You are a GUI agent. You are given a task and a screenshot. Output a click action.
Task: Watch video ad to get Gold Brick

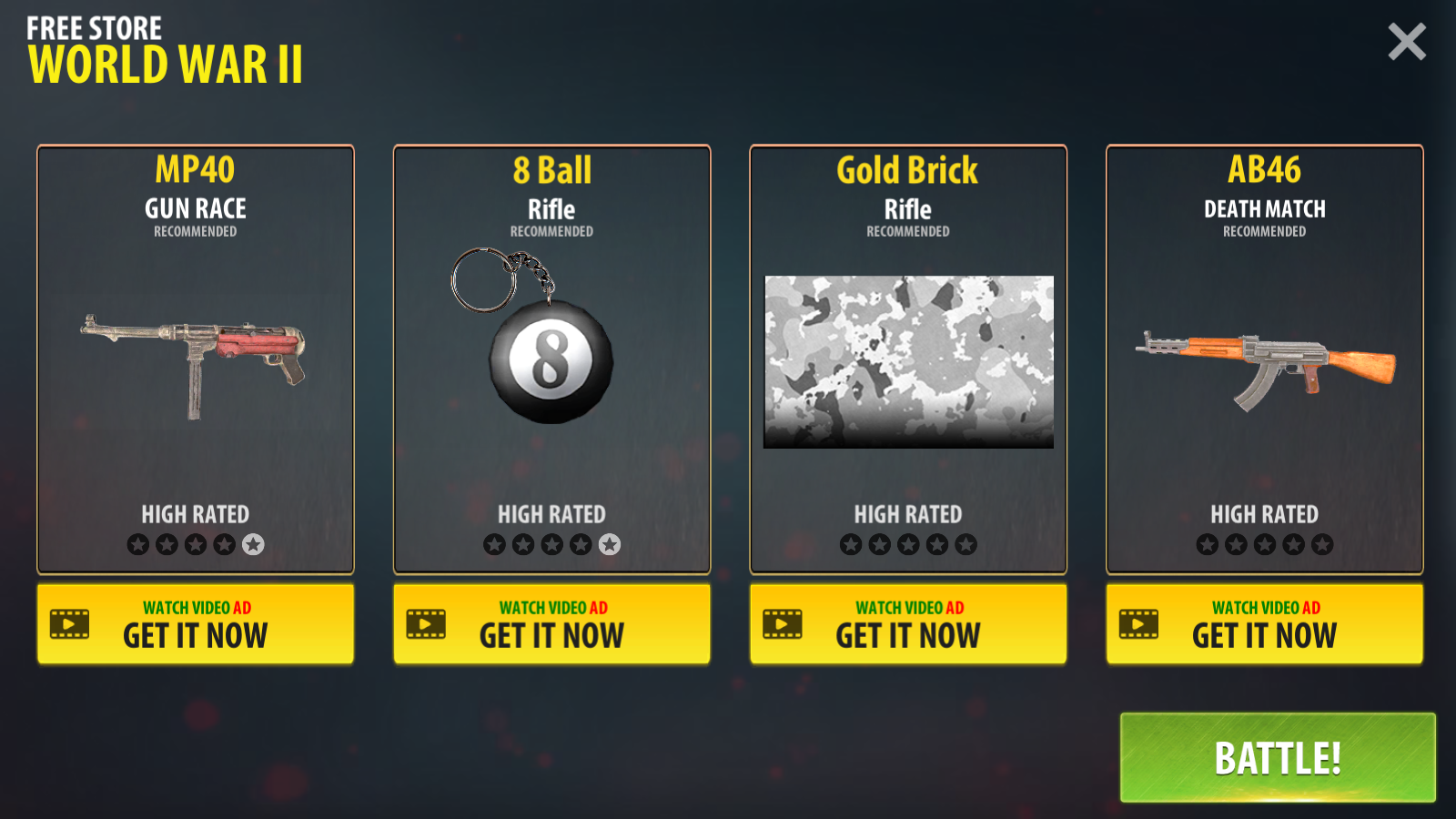tap(908, 624)
